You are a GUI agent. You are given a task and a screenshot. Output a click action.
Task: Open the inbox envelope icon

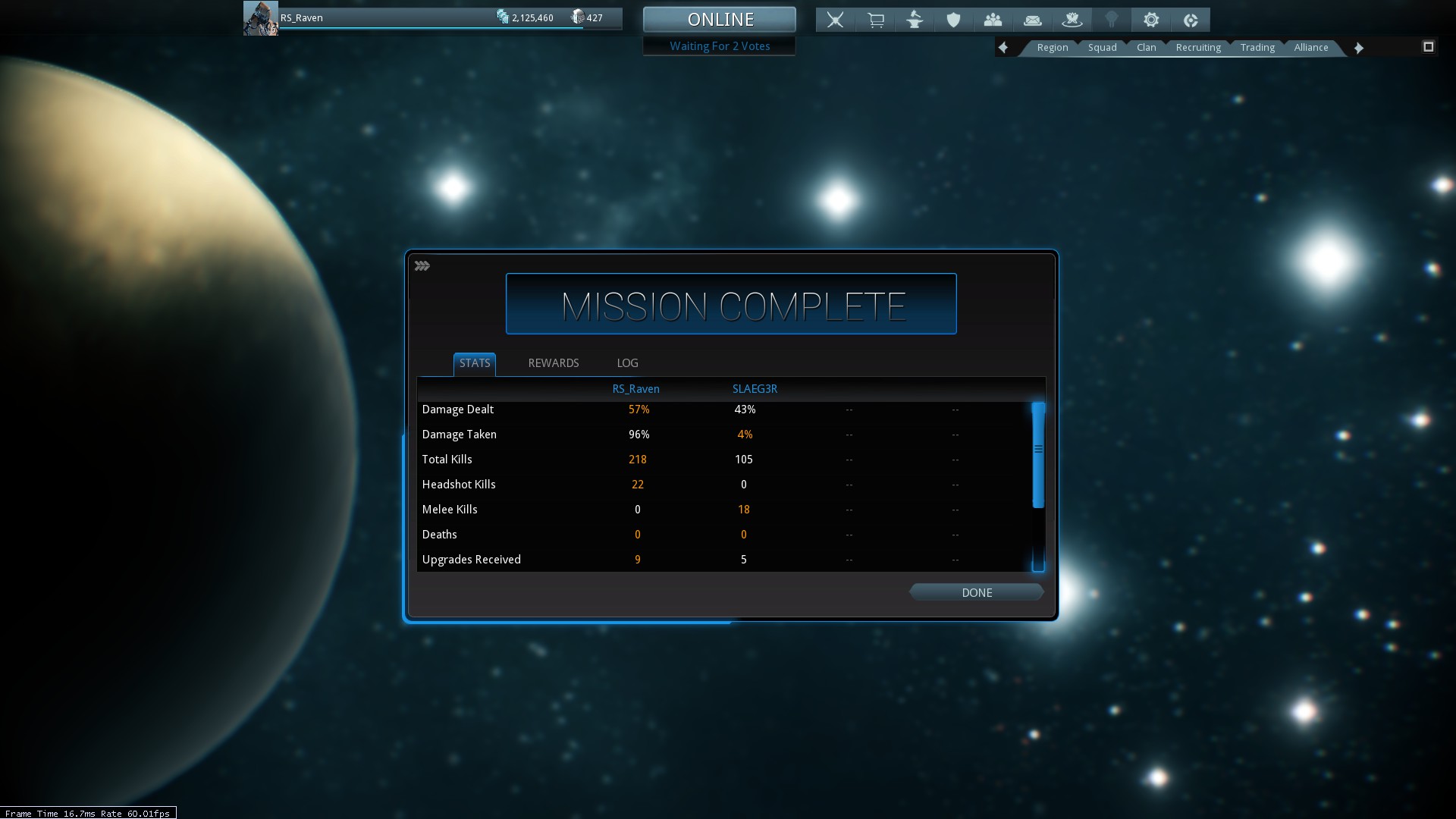click(x=1032, y=20)
